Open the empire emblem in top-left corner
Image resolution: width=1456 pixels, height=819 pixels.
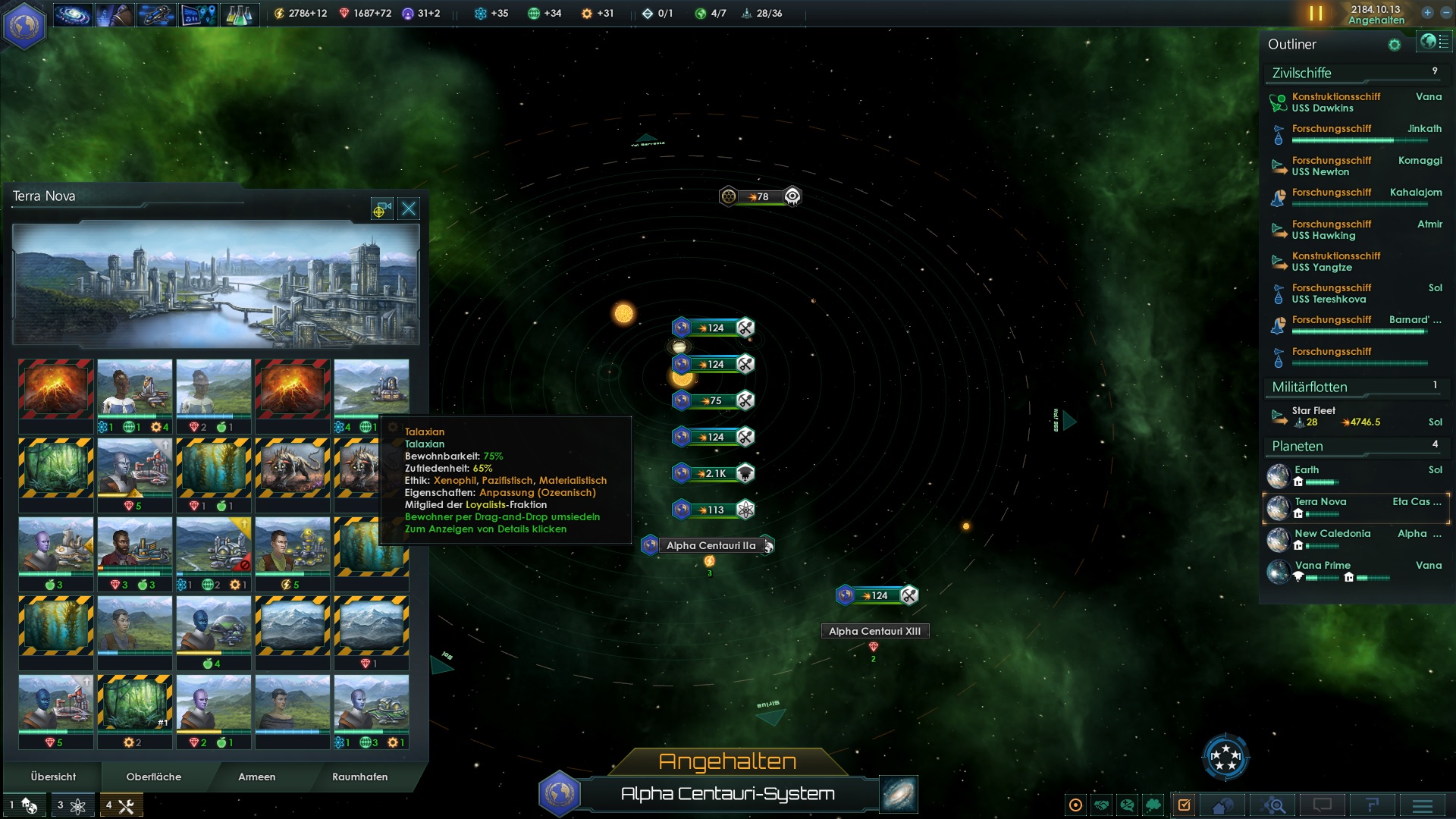24,26
